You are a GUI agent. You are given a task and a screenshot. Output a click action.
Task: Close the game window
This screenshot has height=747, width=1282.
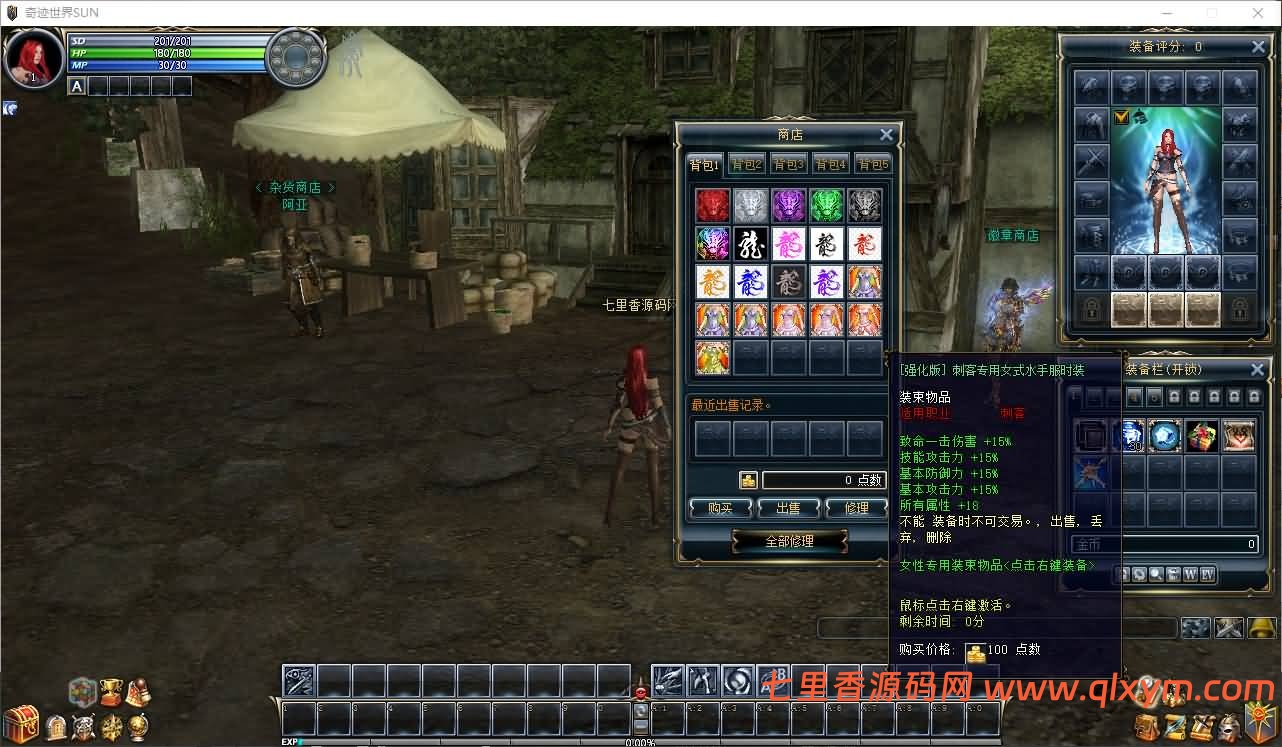[x=1257, y=13]
